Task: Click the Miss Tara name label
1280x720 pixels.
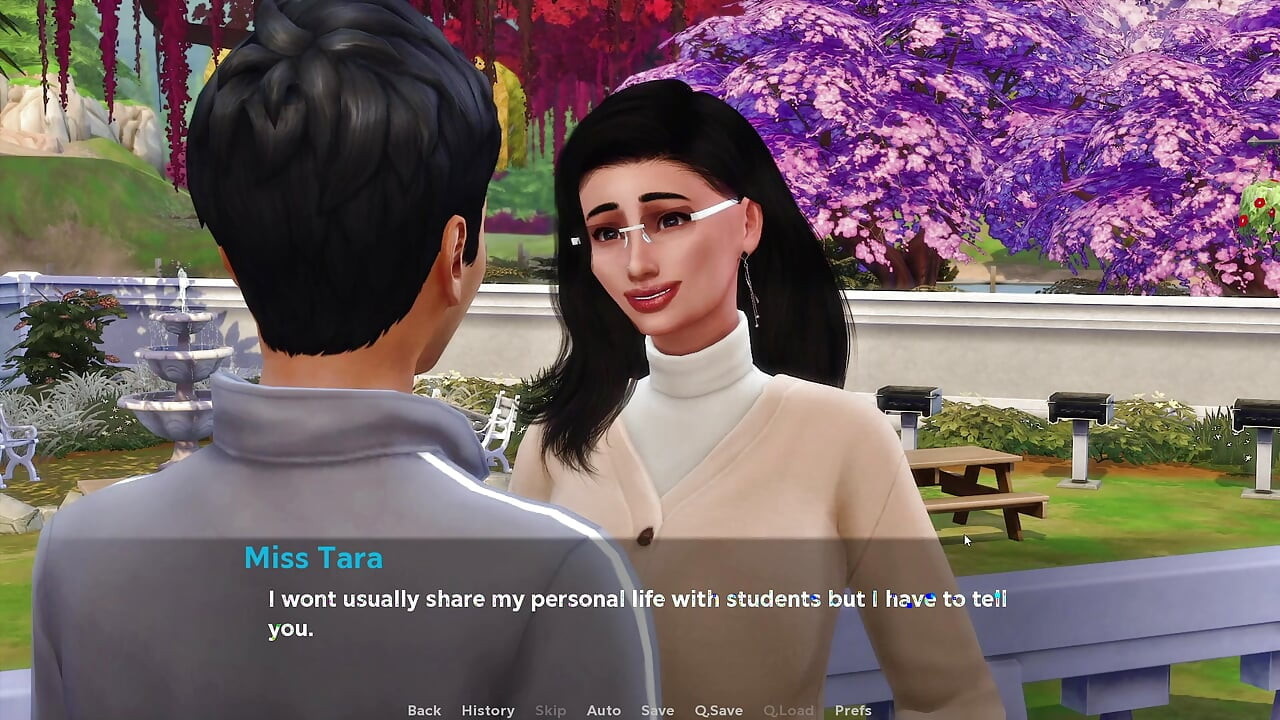Action: point(313,558)
